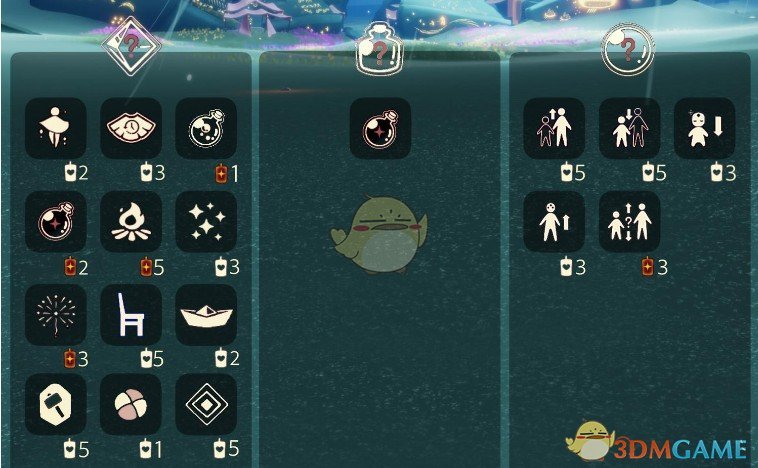Select the four sparkles spell
Screen dimensions: 758x468
[x=206, y=222]
